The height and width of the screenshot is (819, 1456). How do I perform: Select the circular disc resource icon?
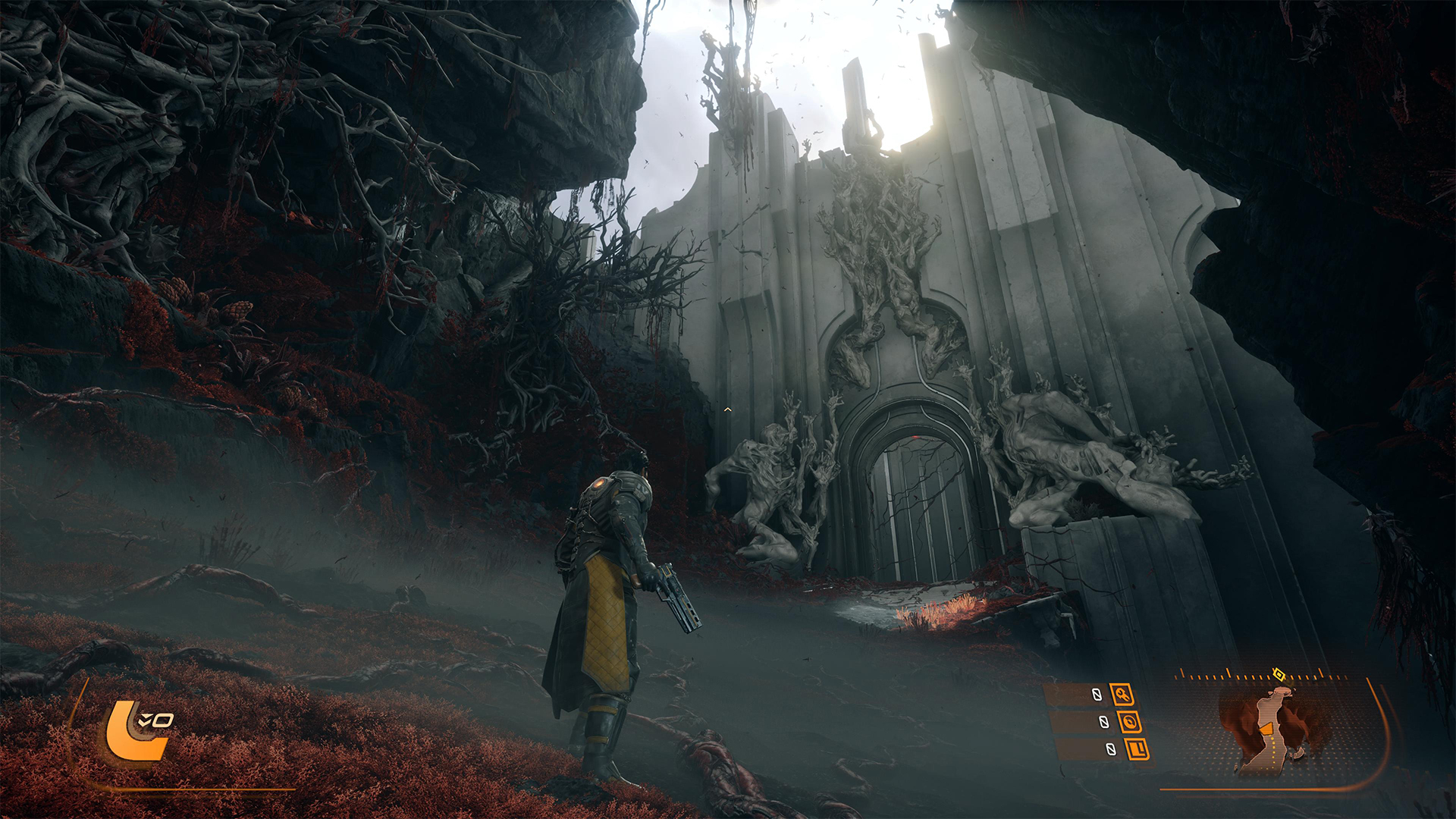click(1129, 722)
